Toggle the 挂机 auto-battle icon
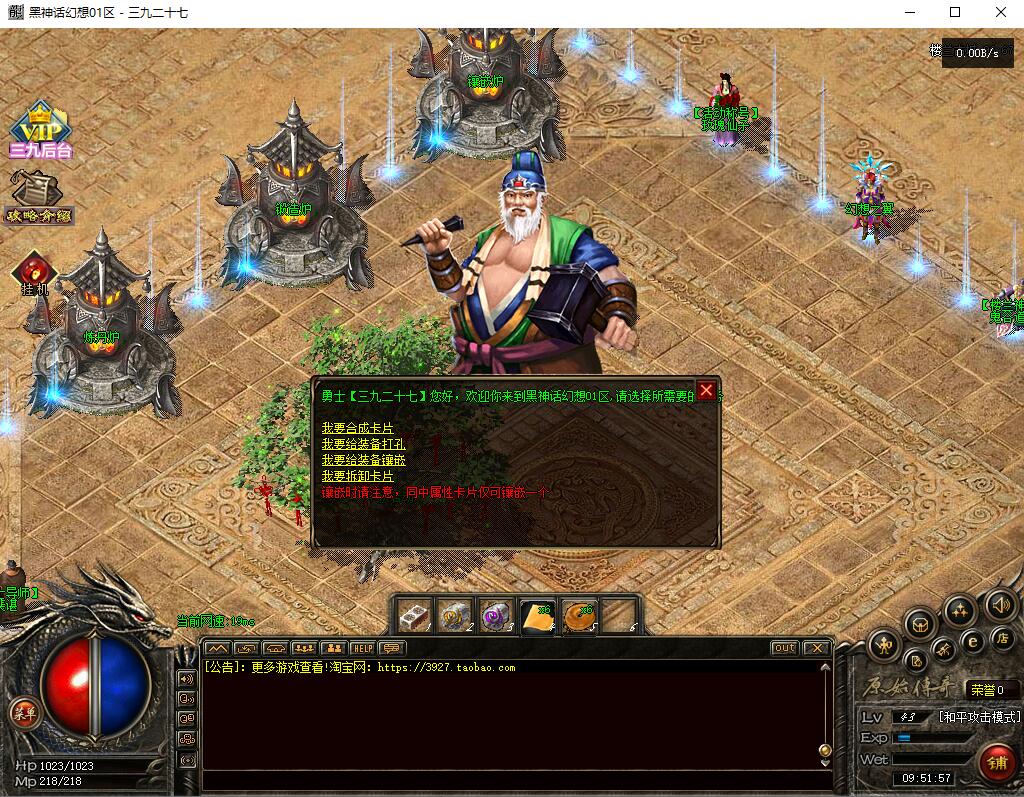 (x=35, y=273)
